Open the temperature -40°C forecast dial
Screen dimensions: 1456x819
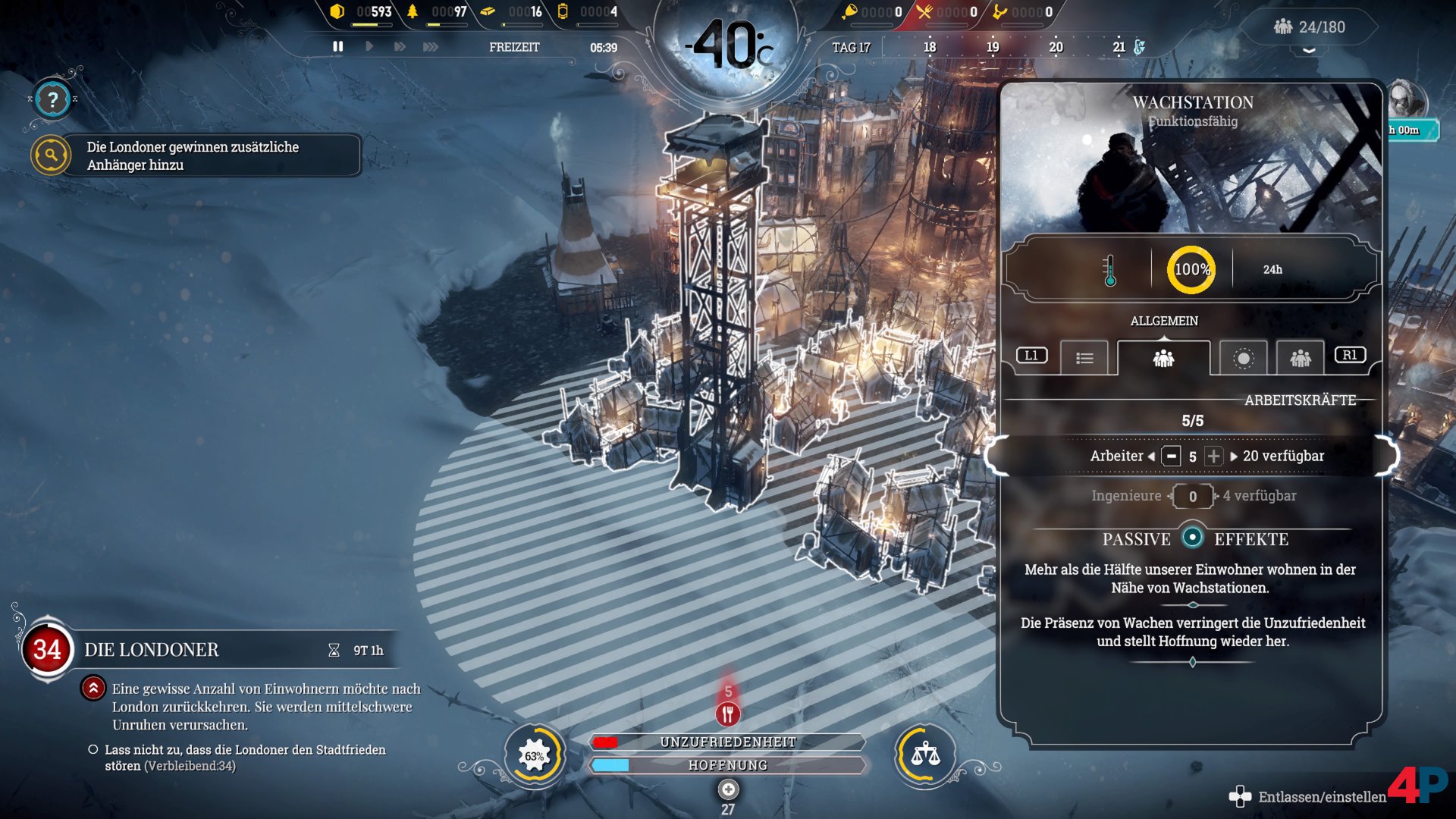pos(726,45)
